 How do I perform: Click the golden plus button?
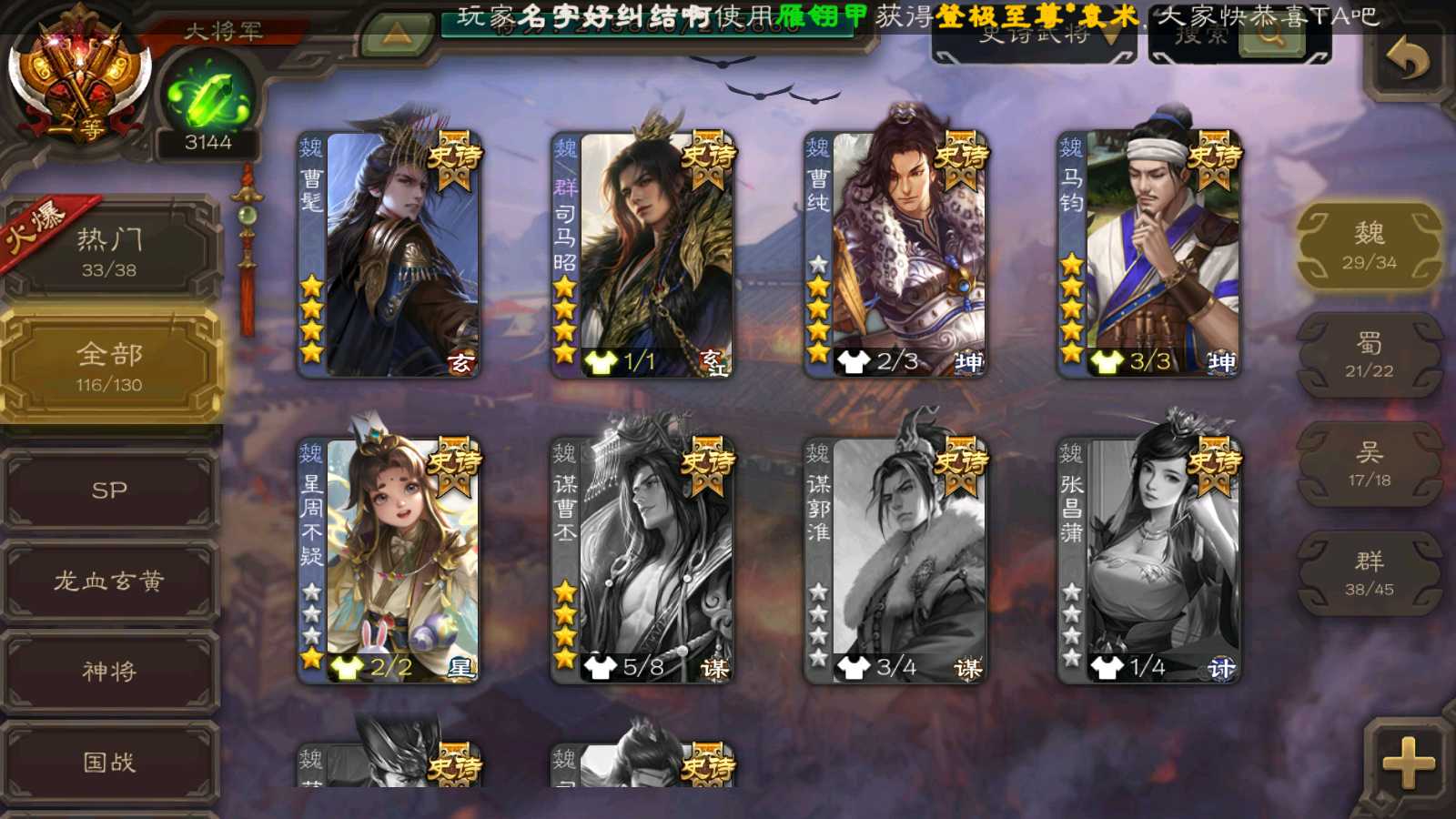[x=1407, y=763]
